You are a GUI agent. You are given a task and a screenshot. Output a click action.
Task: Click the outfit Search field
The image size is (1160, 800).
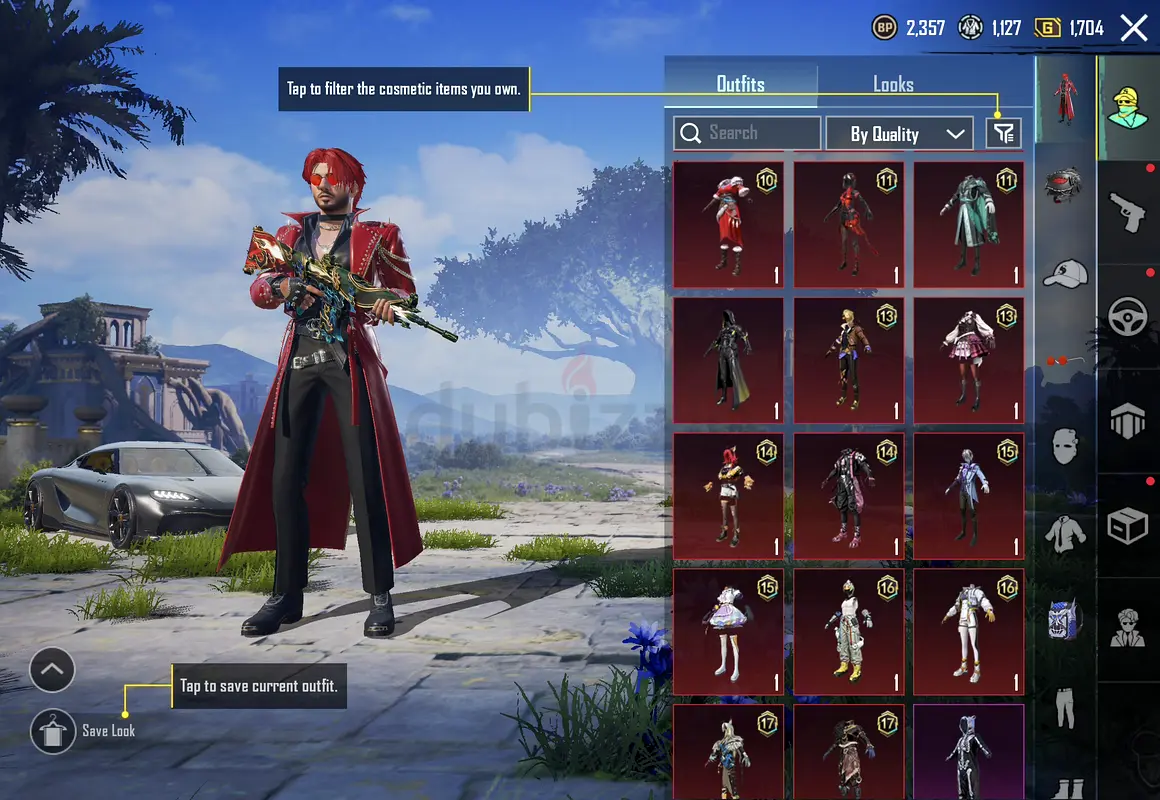click(x=747, y=133)
